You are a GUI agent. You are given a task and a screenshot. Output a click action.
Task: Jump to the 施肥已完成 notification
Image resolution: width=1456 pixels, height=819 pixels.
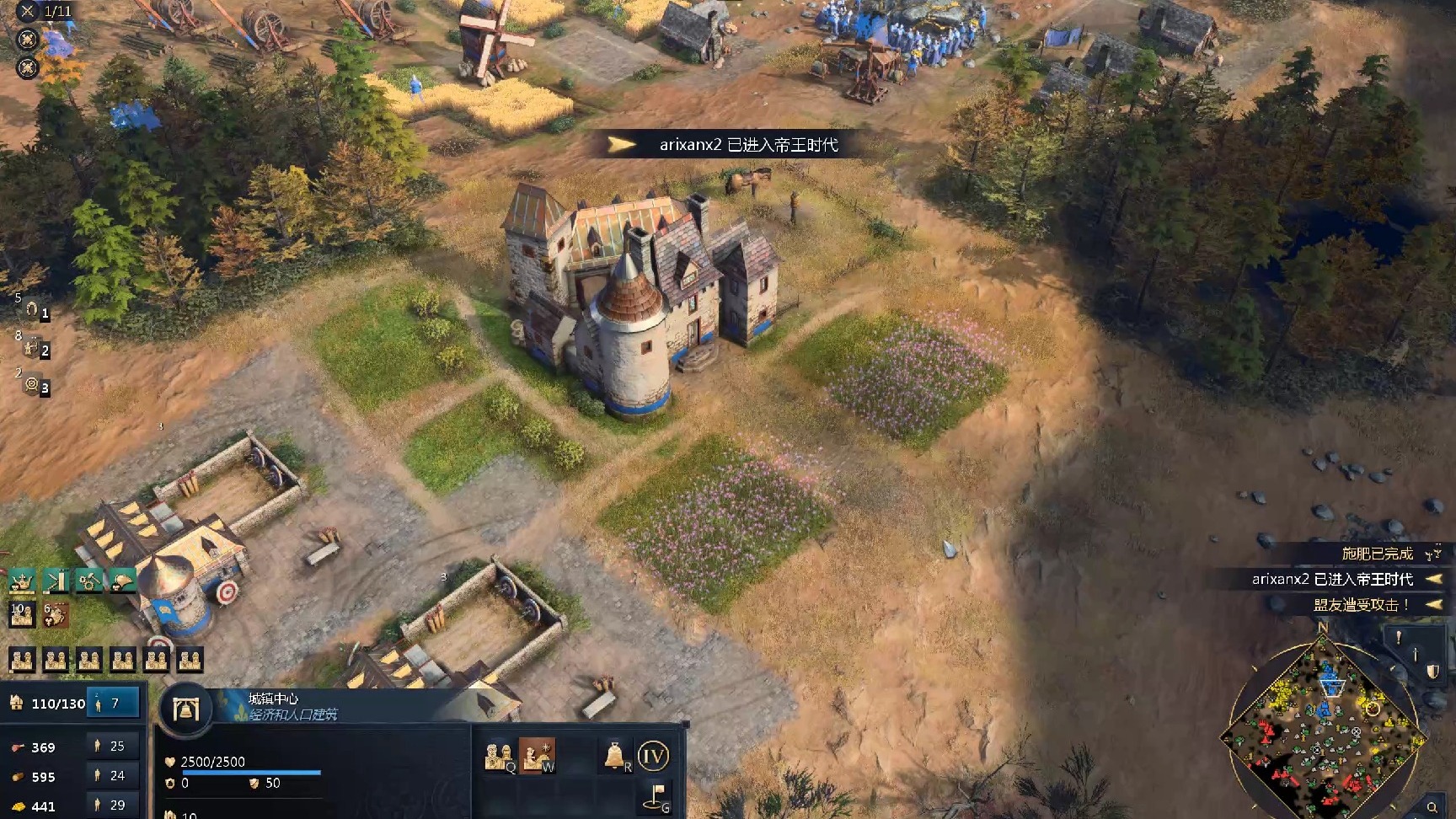pyautogui.click(x=1377, y=554)
